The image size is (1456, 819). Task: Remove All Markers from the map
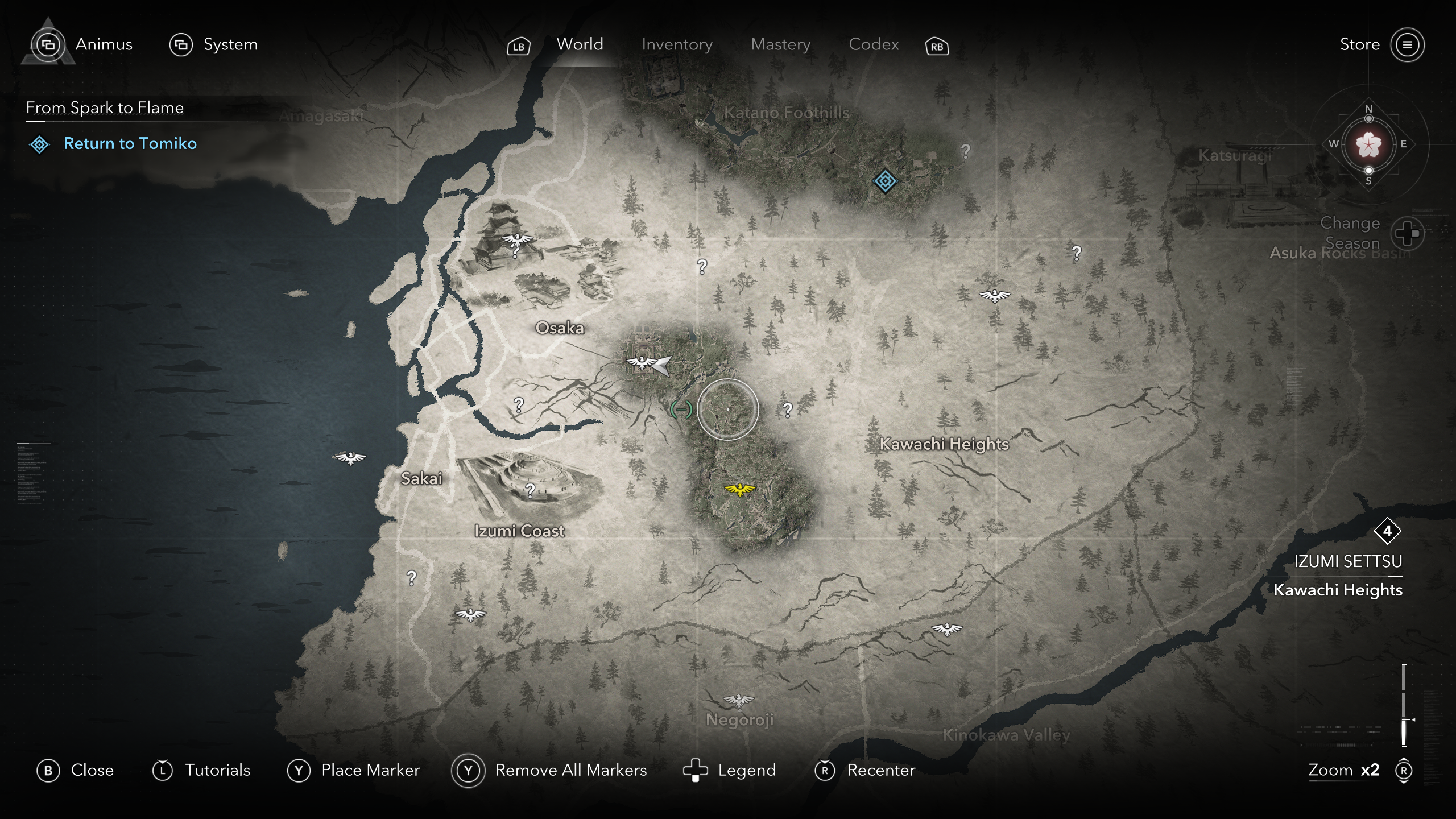pyautogui.click(x=549, y=770)
